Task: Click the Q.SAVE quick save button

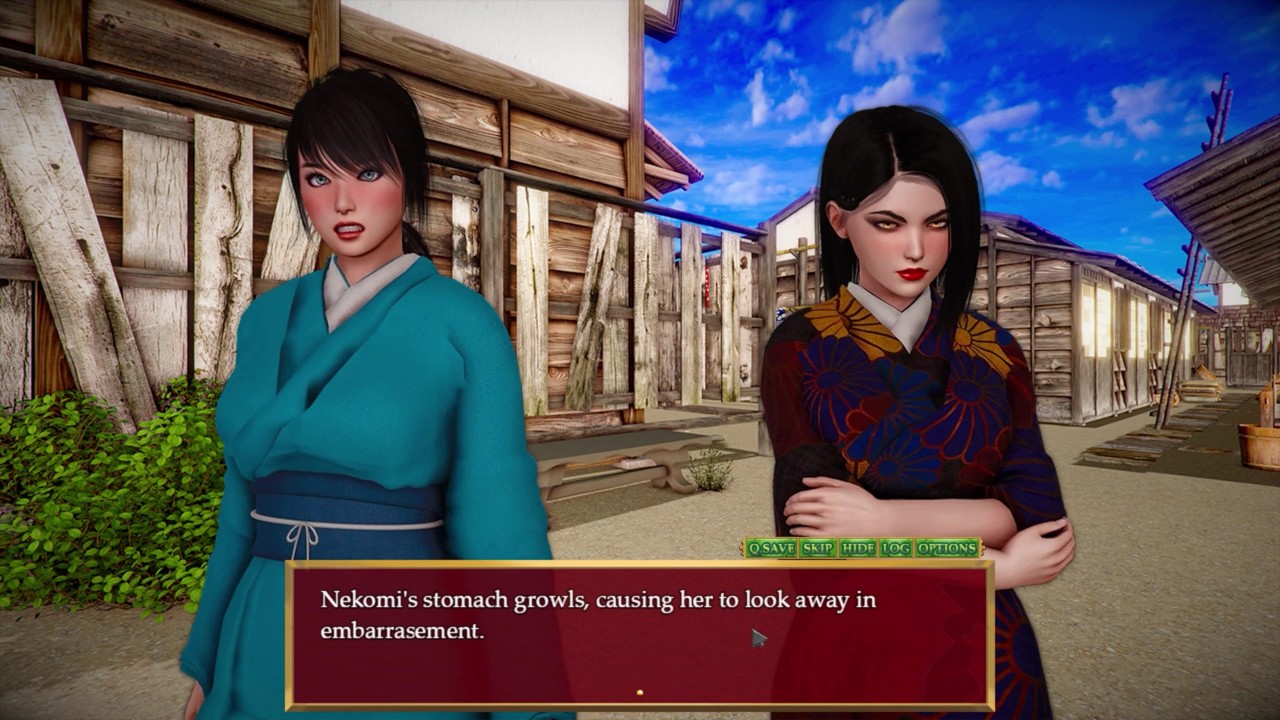Action: pyautogui.click(x=771, y=548)
